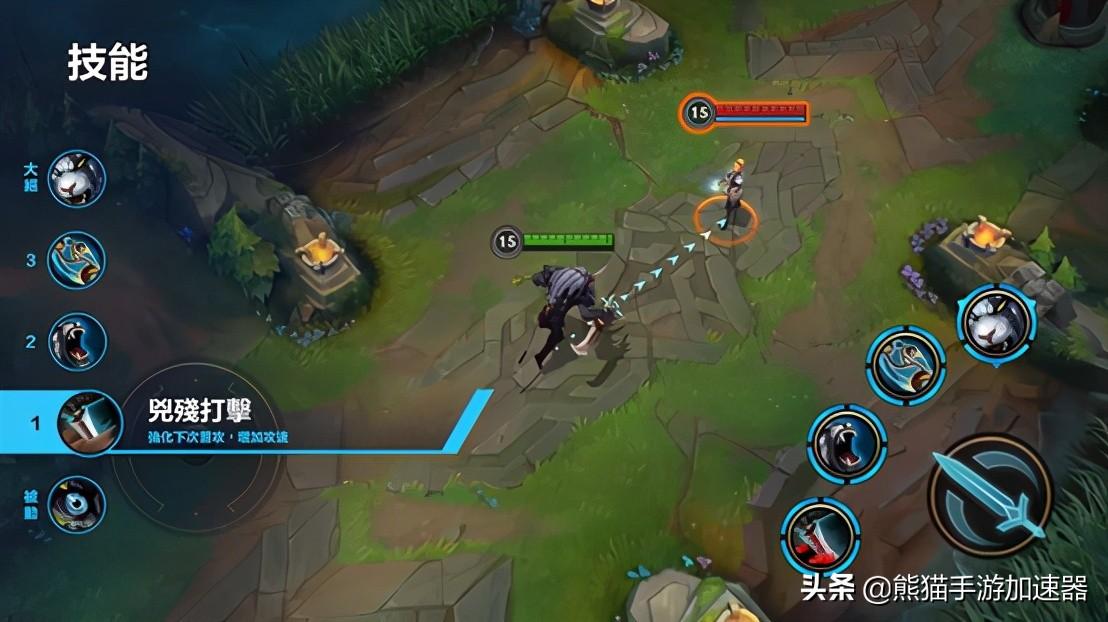Select skill 2 in the left skill list

click(76, 342)
